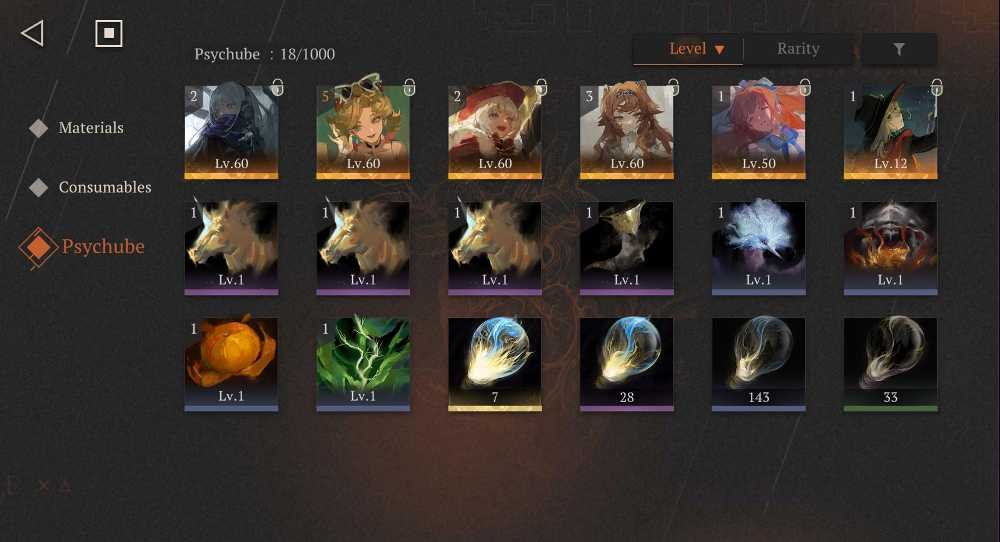
Task: Select the fiery helmet psychube
Action: (890, 247)
